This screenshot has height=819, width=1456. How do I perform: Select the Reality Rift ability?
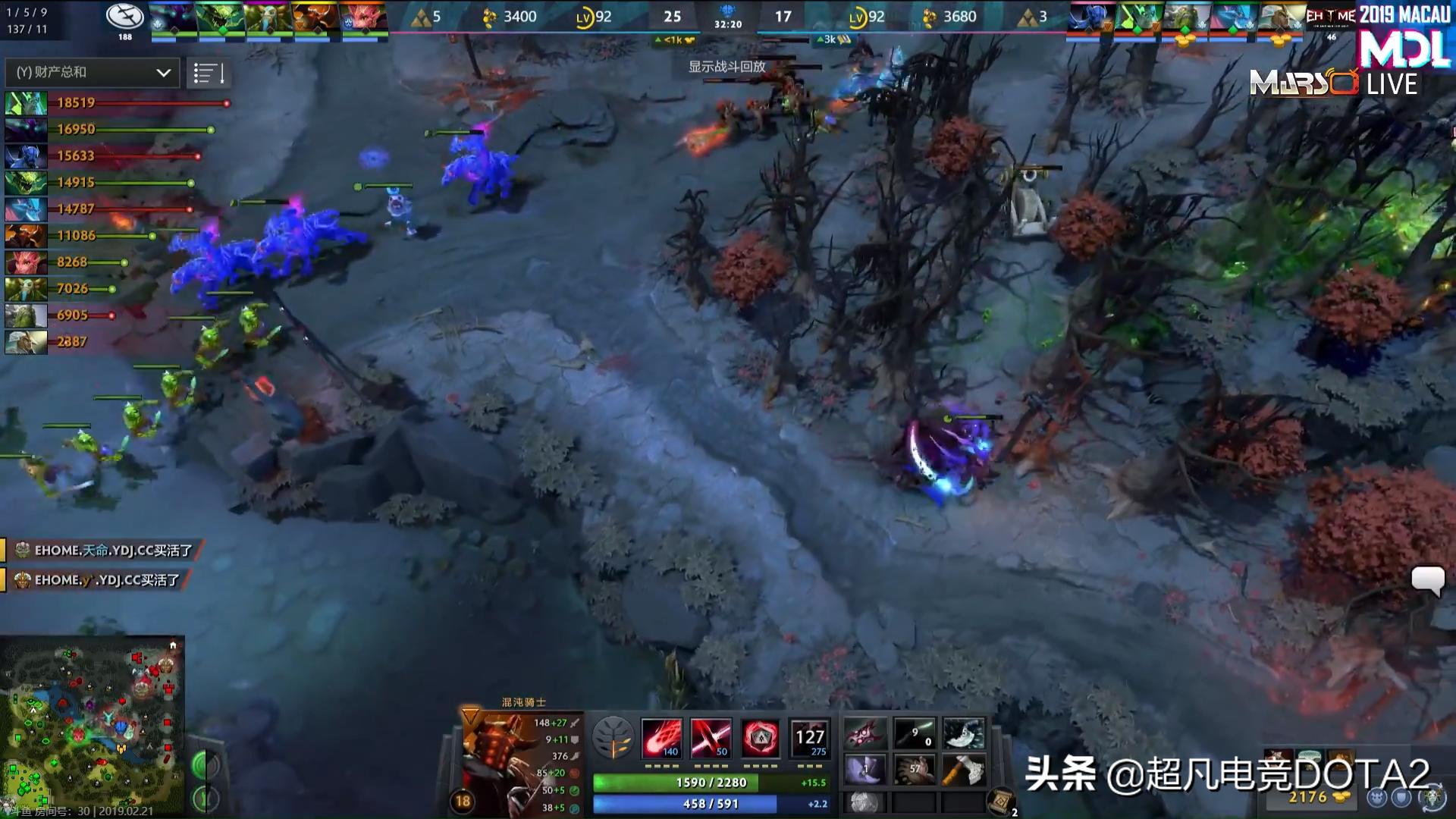[x=713, y=737]
